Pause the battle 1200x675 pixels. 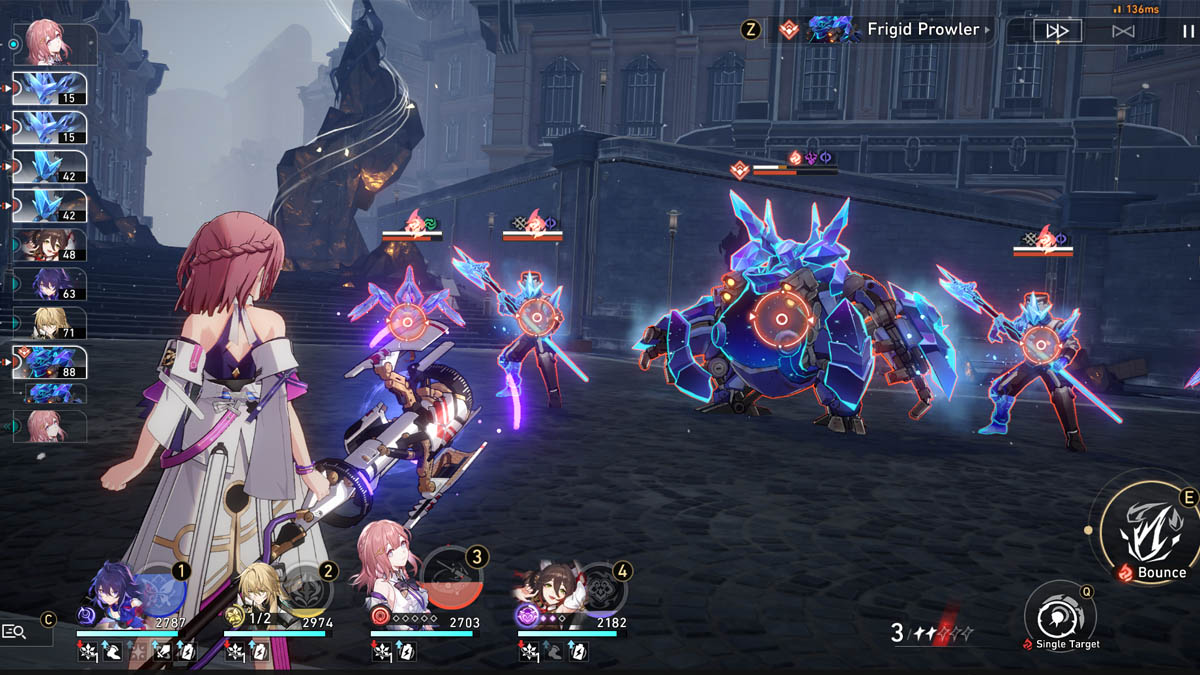pyautogui.click(x=1187, y=31)
